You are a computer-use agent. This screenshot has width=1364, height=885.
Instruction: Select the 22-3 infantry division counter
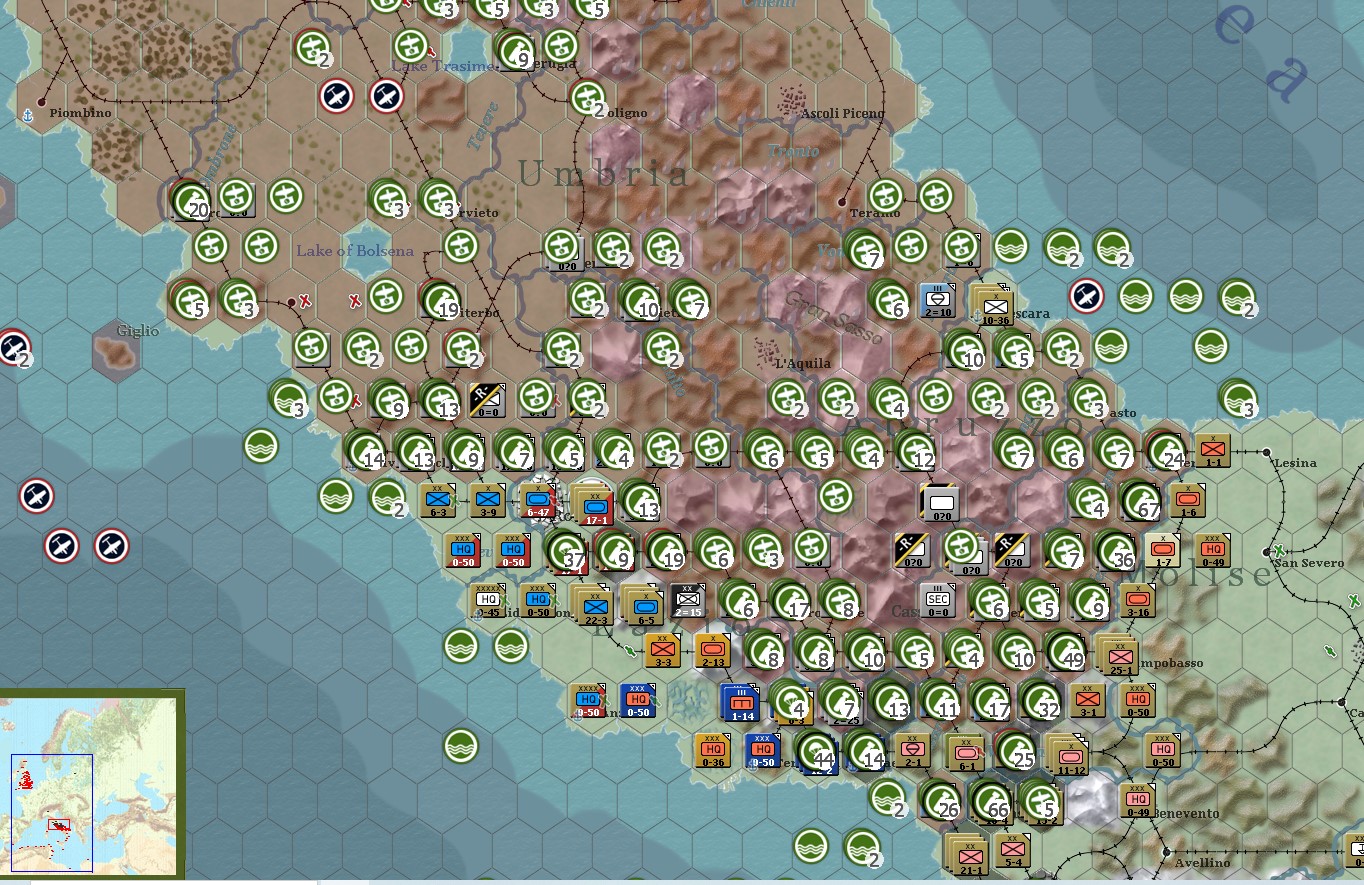[x=596, y=605]
